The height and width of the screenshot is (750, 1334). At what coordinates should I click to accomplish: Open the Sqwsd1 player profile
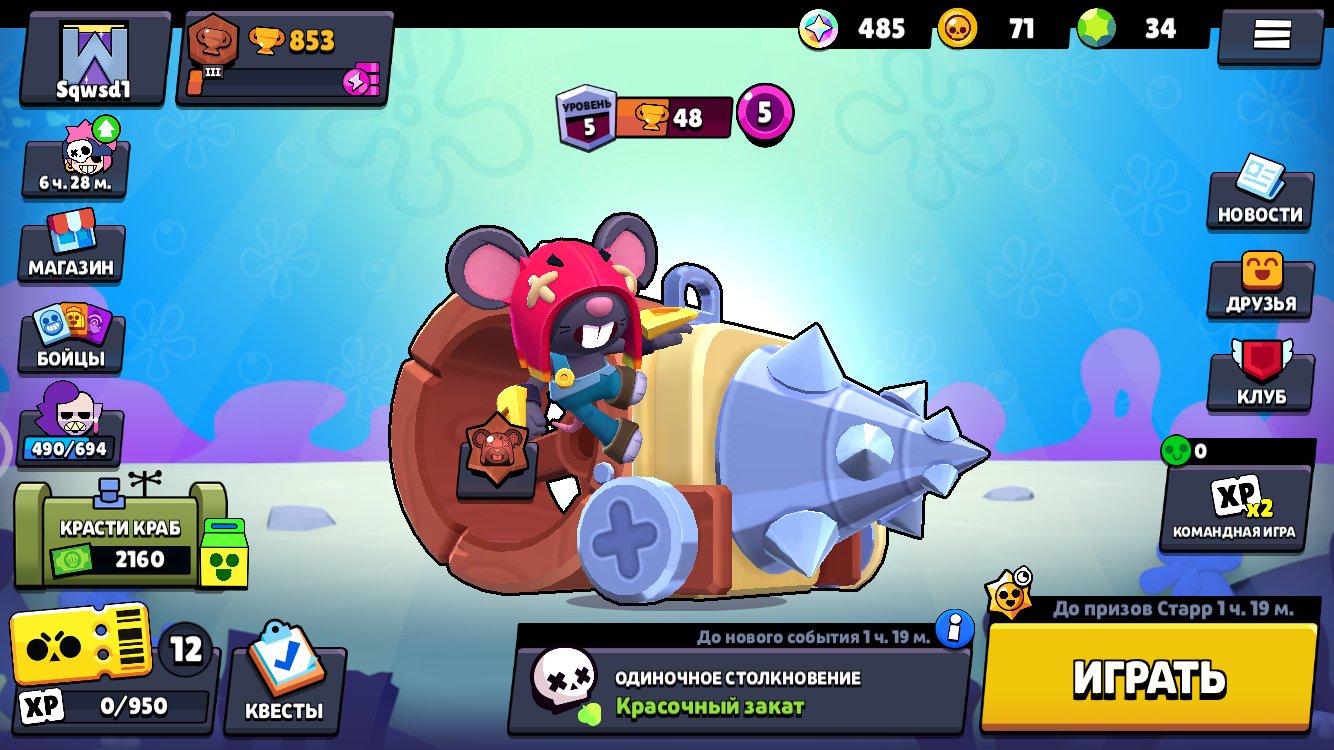point(94,60)
